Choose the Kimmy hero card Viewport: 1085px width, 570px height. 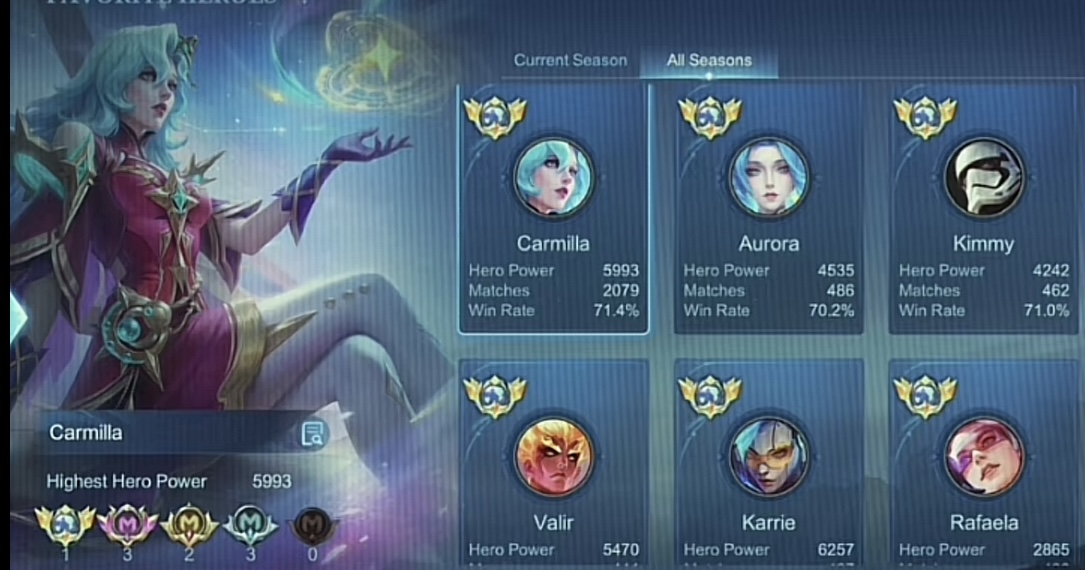point(983,209)
